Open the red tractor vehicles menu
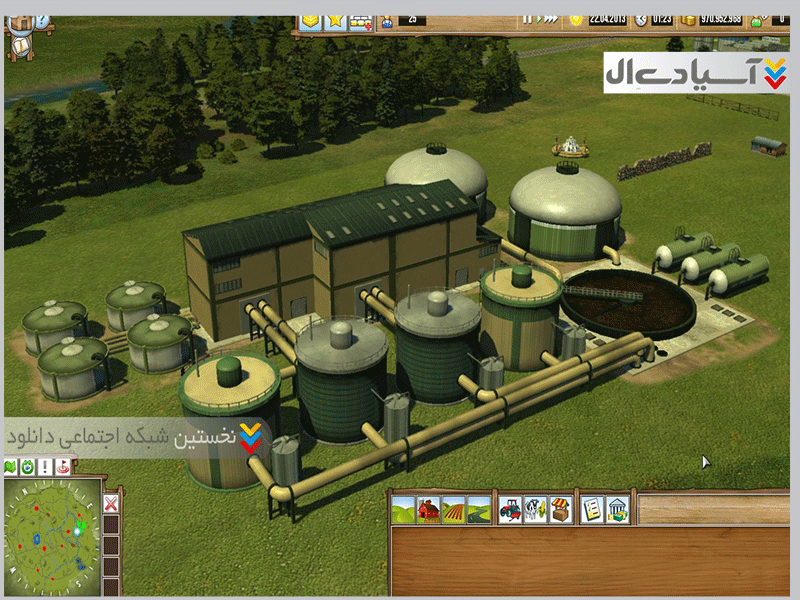 tap(510, 509)
